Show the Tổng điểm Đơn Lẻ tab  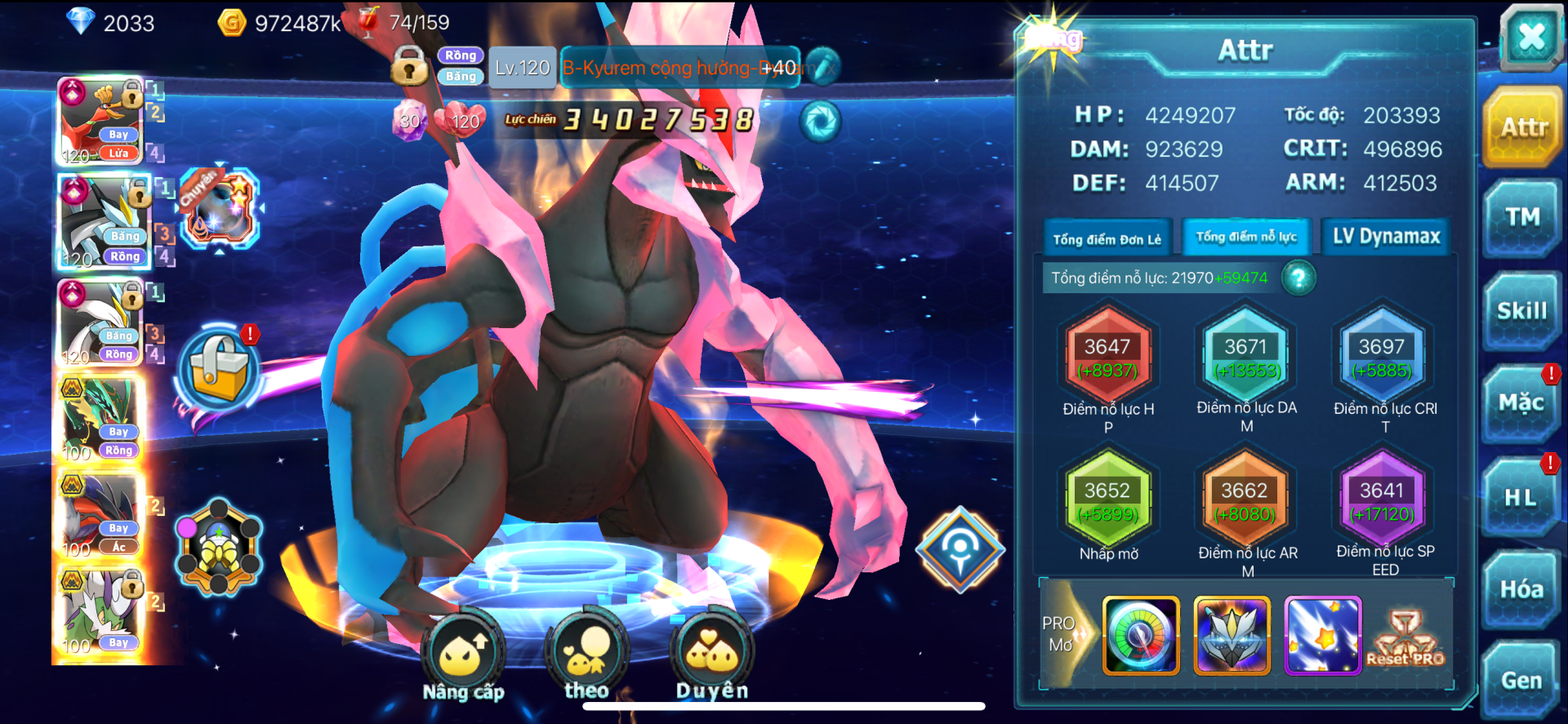coord(1107,239)
